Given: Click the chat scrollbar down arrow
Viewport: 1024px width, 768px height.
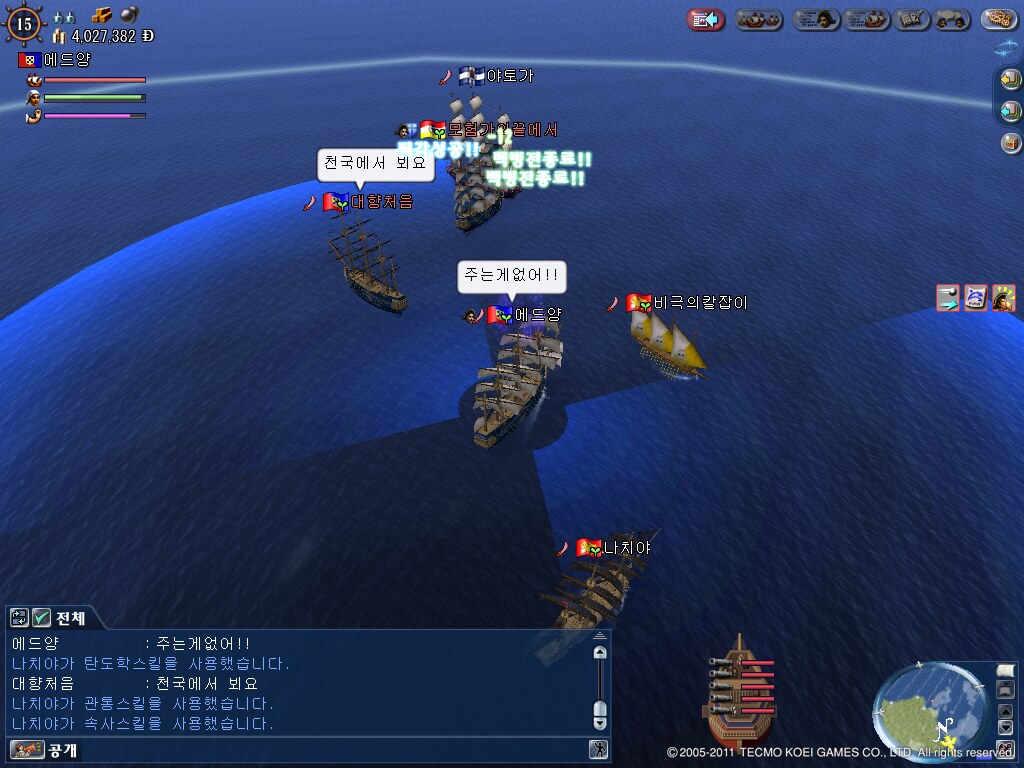Looking at the screenshot, I should tap(600, 722).
